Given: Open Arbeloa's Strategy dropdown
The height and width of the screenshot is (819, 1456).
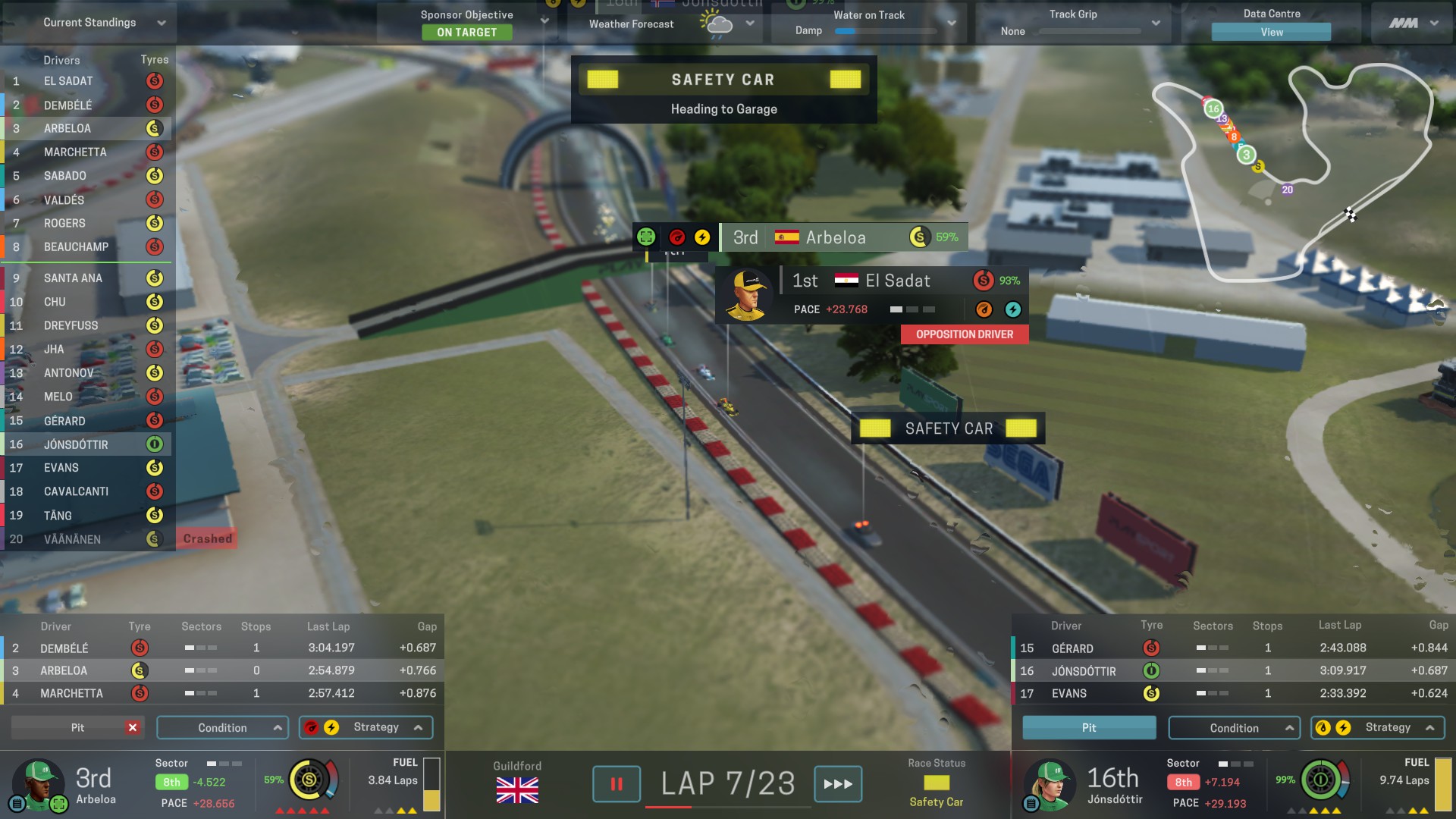Looking at the screenshot, I should pyautogui.click(x=366, y=727).
